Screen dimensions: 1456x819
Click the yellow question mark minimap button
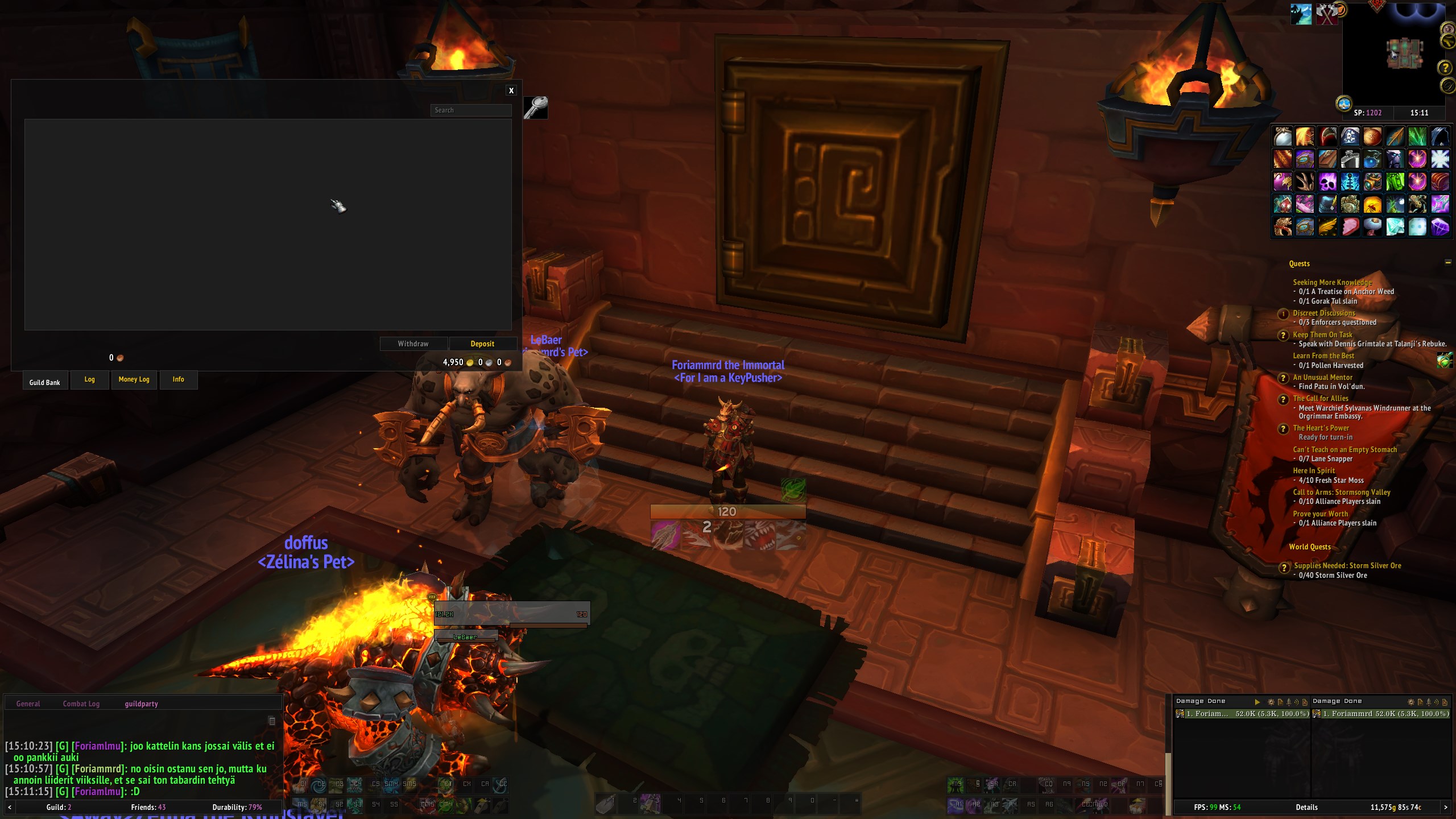pos(1444,68)
